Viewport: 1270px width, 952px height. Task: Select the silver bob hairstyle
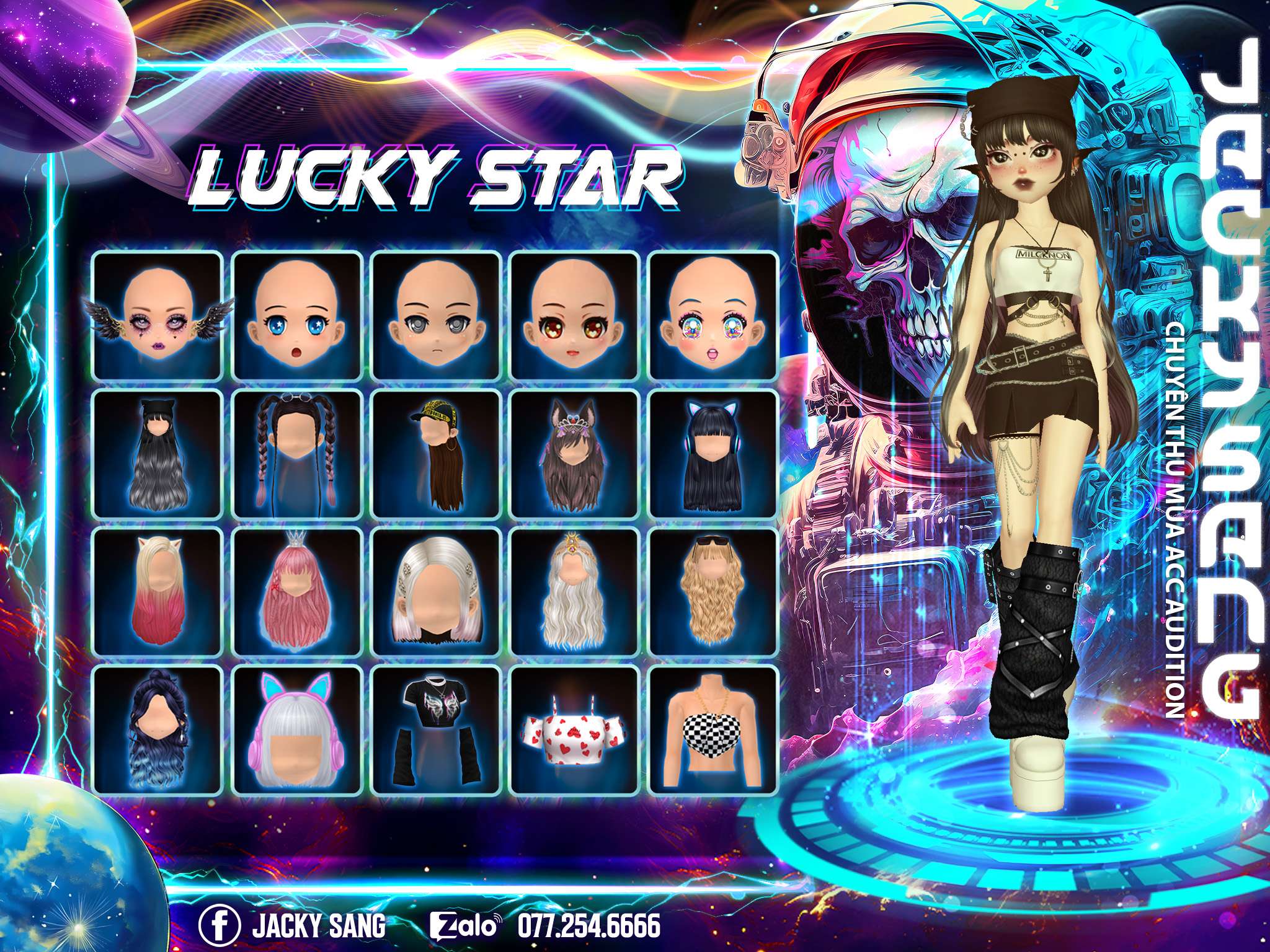click(x=436, y=592)
